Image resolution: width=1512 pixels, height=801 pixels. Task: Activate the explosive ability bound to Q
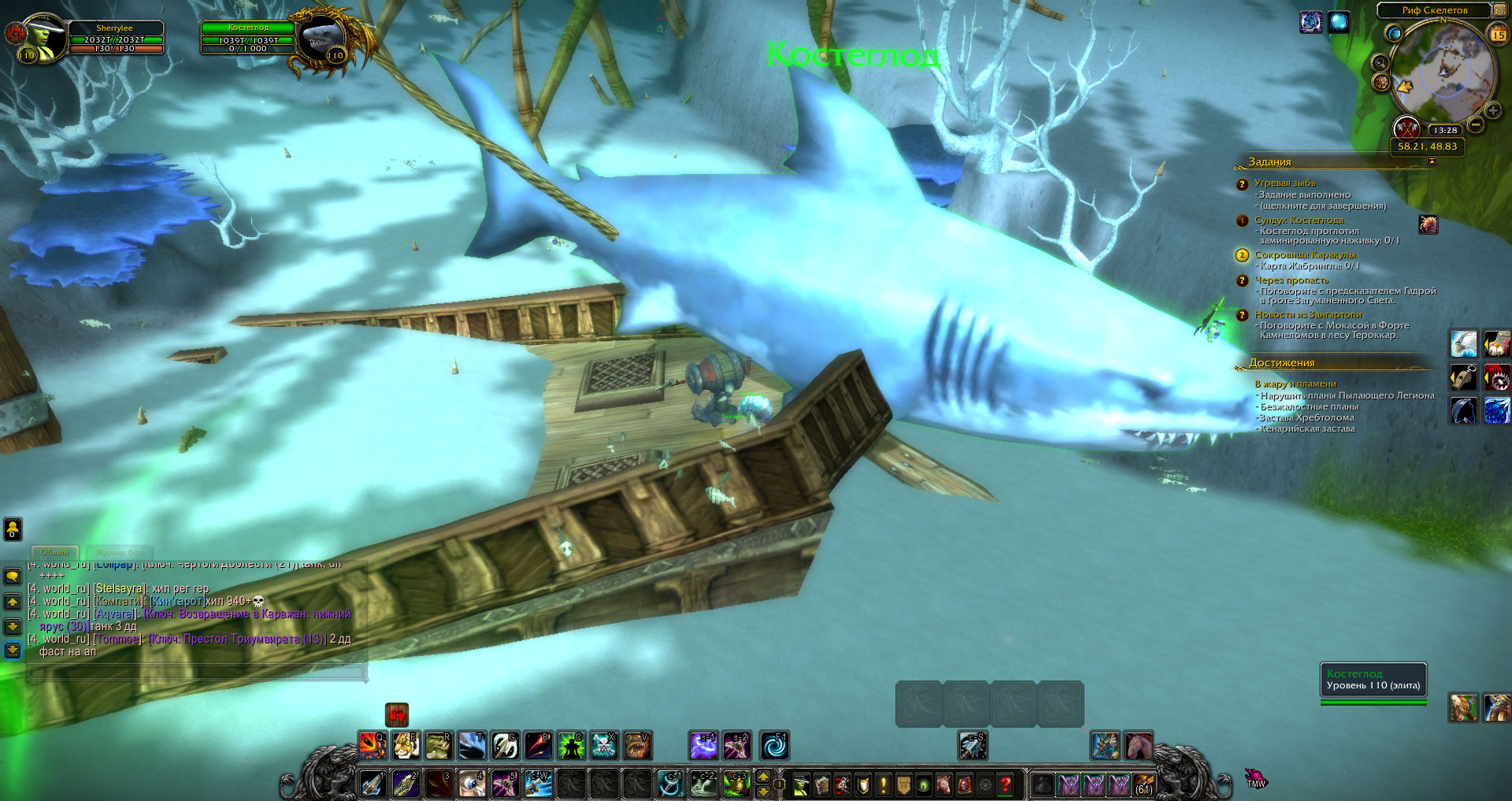(372, 745)
